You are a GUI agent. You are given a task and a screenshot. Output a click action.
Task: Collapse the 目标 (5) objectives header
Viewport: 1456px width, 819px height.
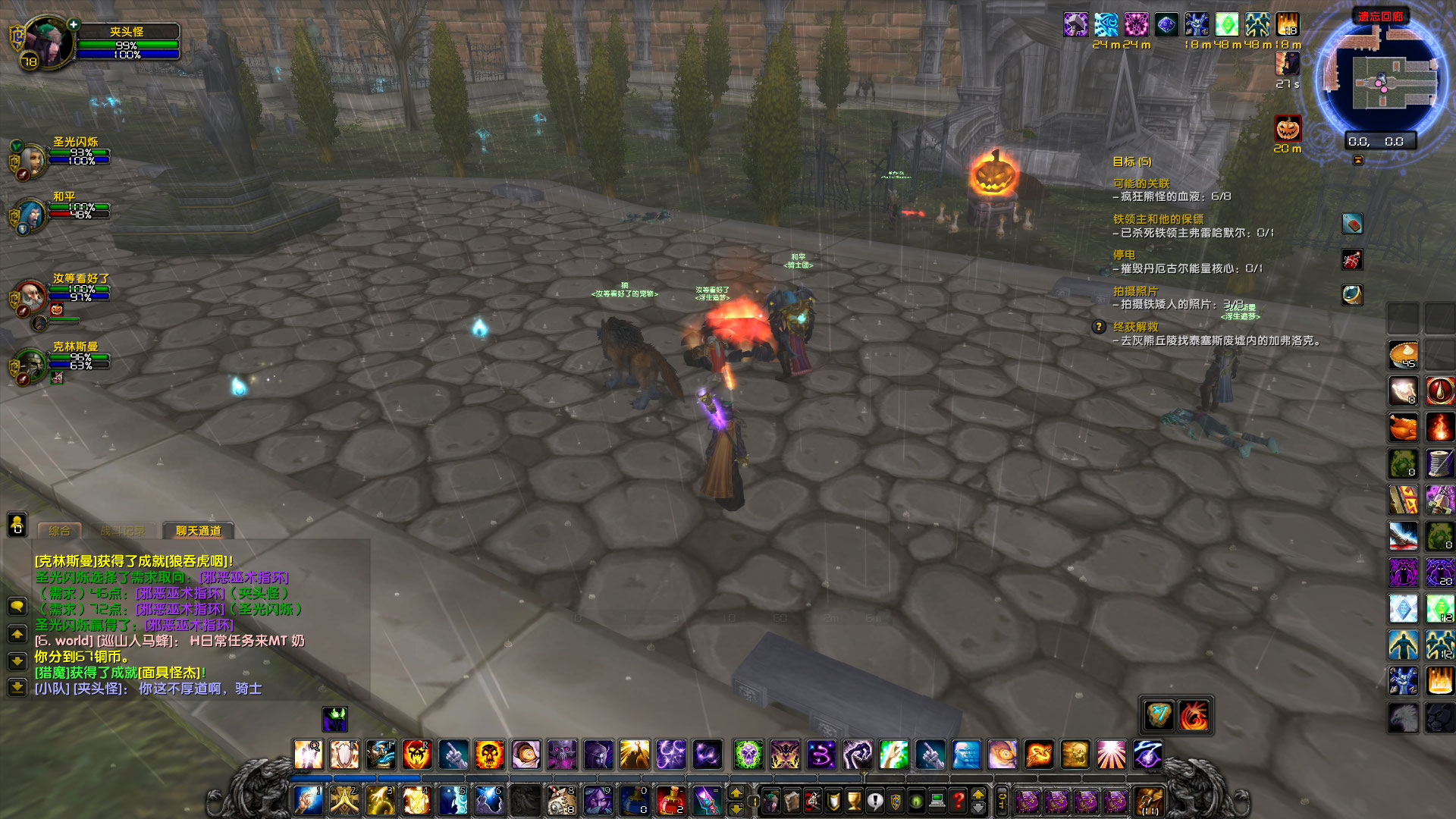1131,161
